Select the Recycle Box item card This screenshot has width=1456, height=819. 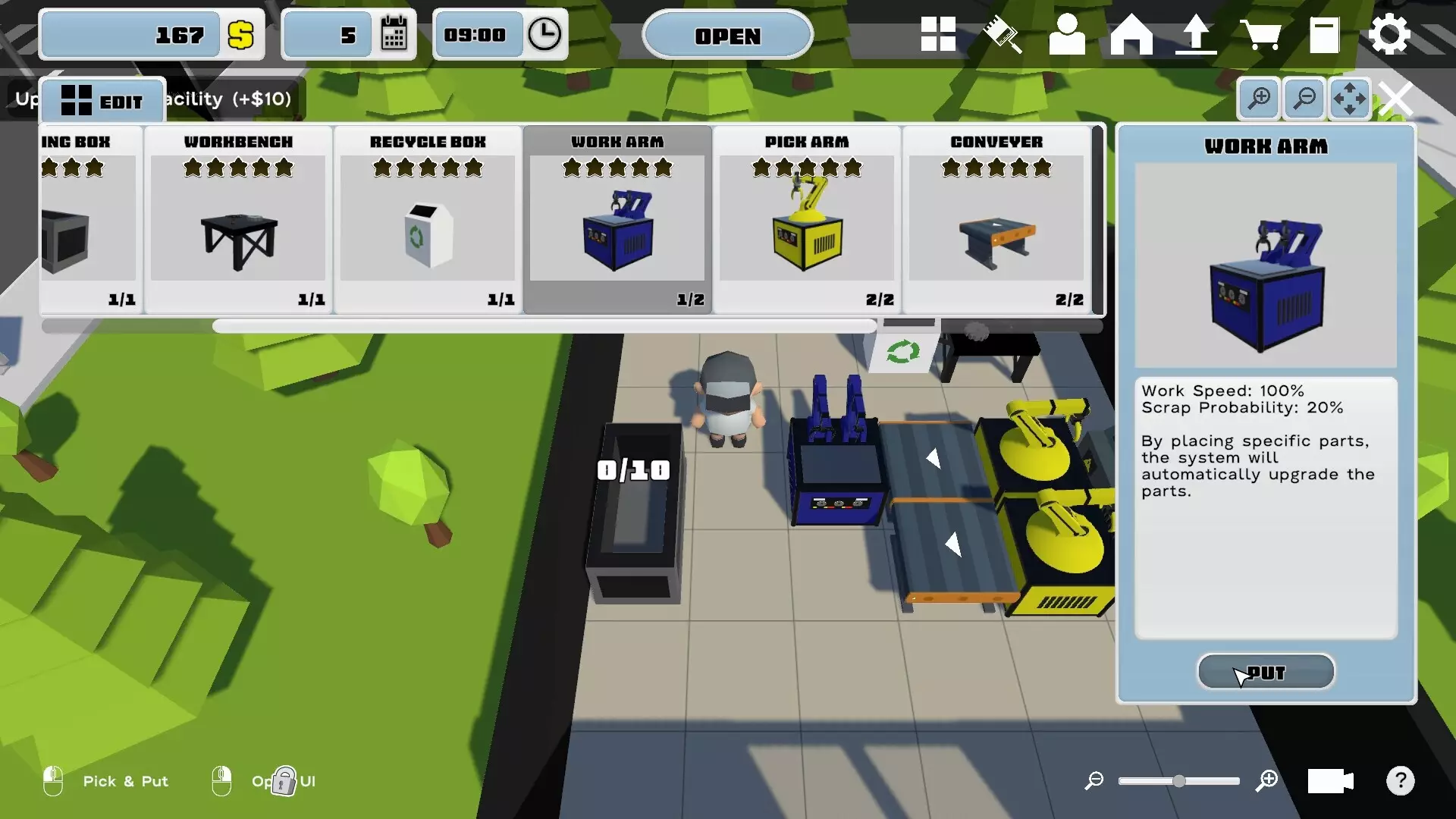(428, 218)
